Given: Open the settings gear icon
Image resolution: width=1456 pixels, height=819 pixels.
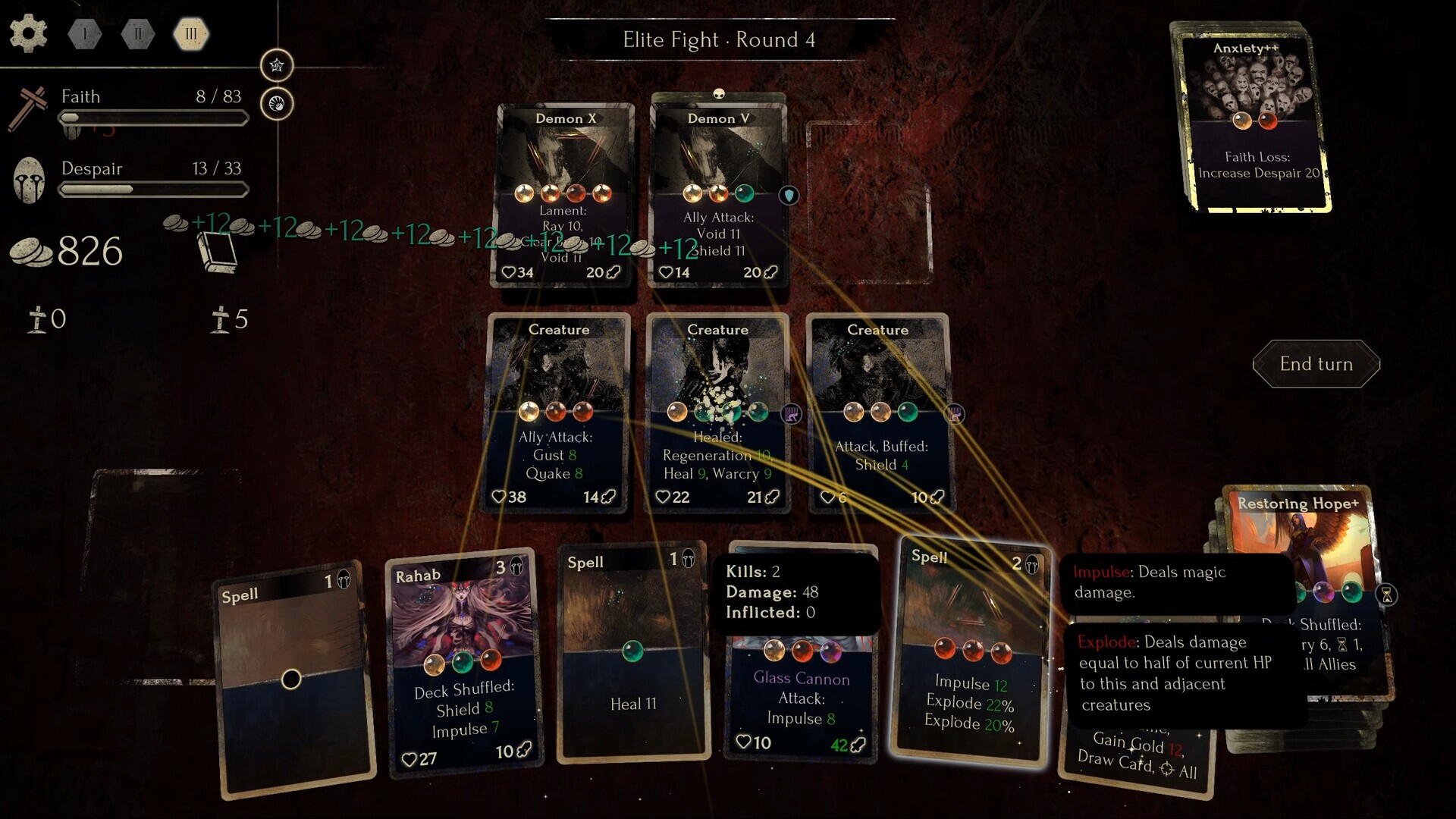Looking at the screenshot, I should [29, 33].
